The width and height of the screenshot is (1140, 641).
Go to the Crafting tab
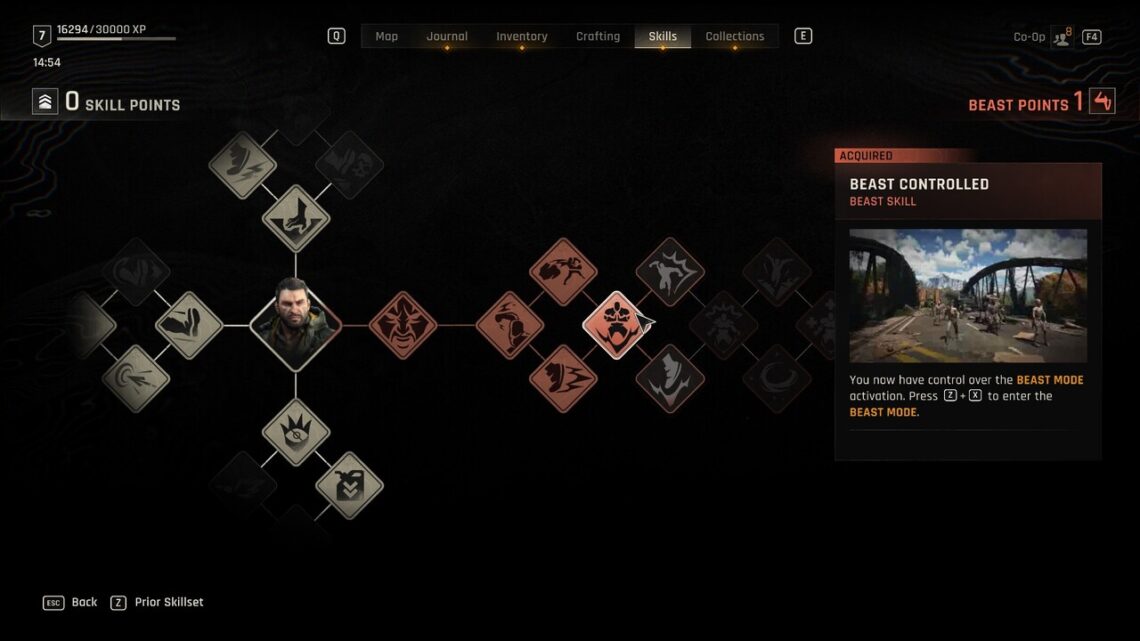pyautogui.click(x=597, y=36)
